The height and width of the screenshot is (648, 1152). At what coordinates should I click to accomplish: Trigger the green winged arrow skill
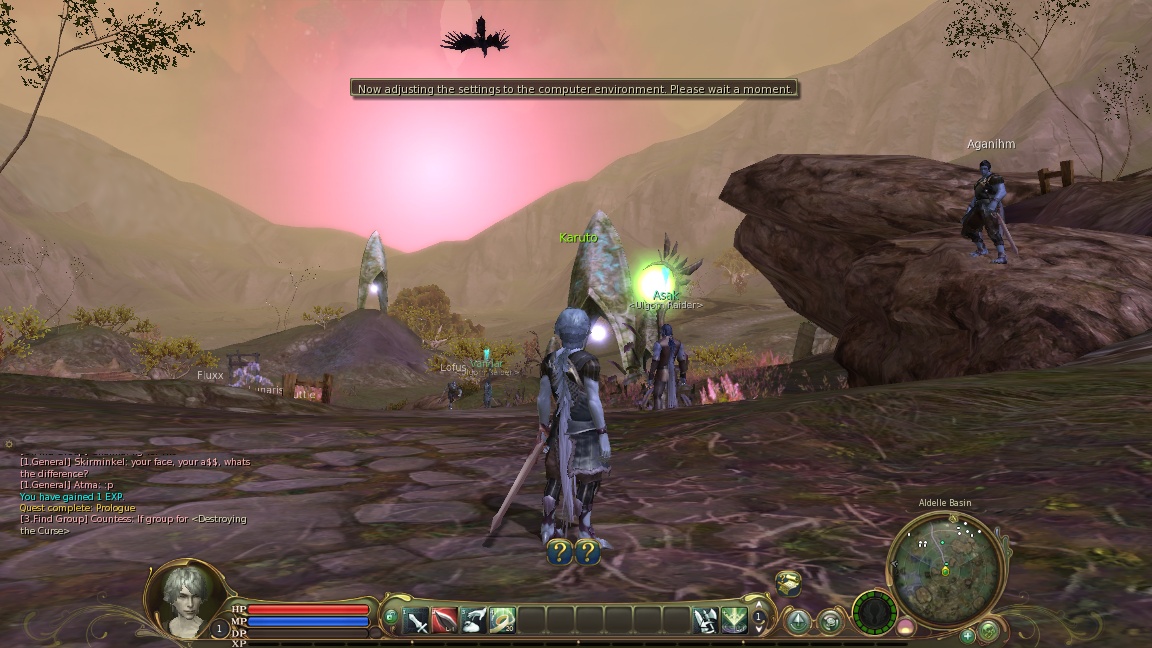[x=734, y=620]
